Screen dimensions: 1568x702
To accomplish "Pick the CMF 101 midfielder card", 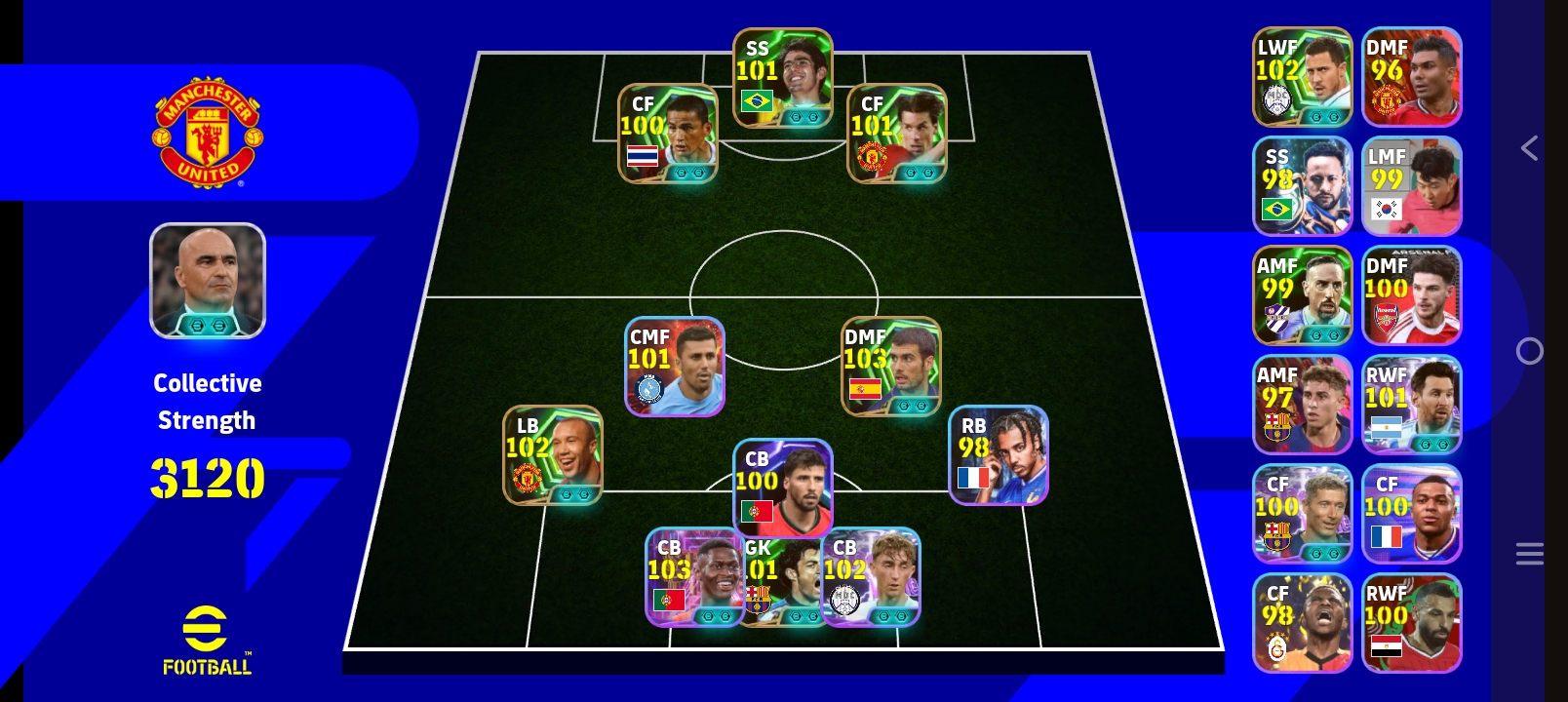I will pos(674,367).
